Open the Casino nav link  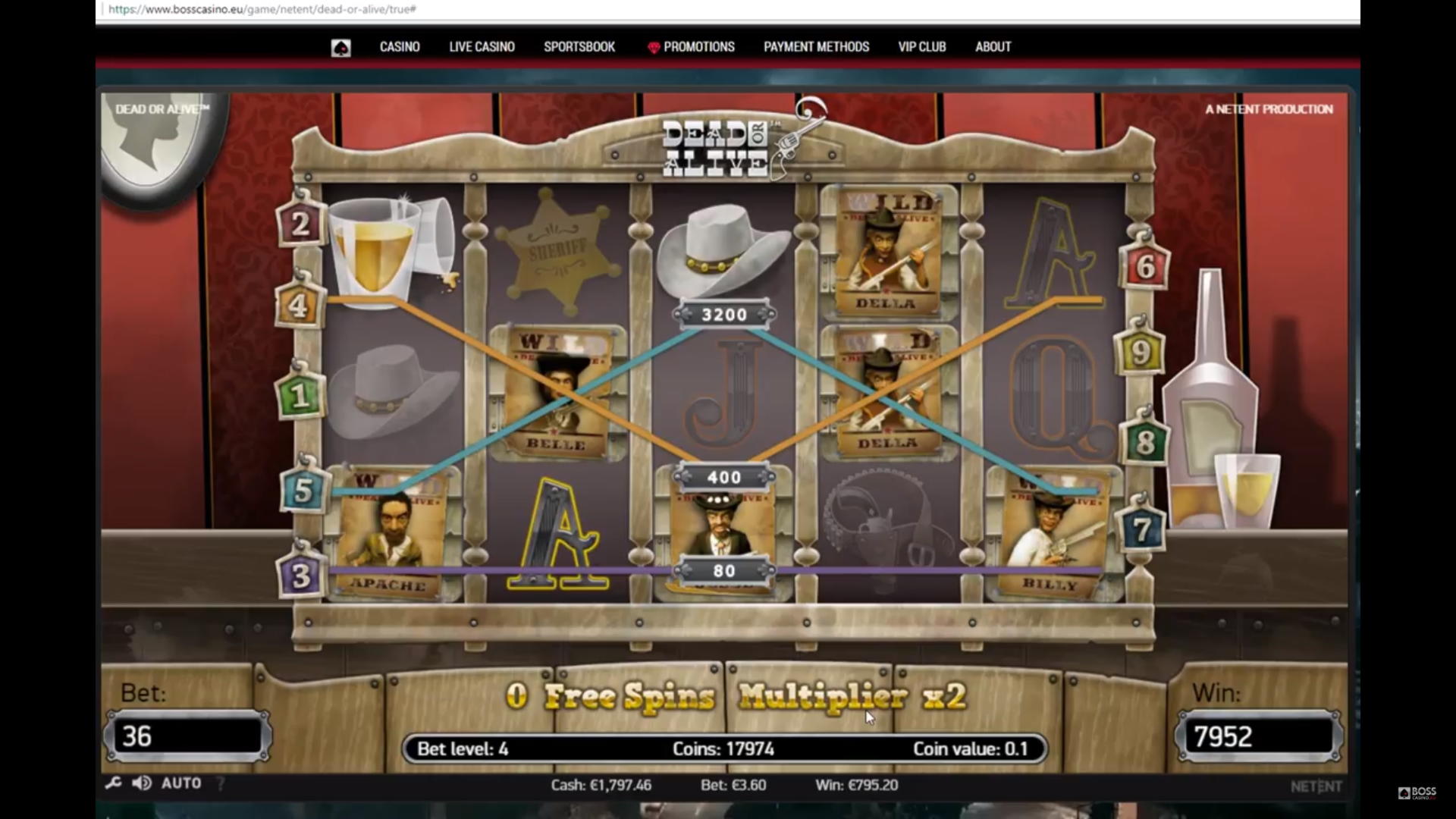(x=400, y=47)
